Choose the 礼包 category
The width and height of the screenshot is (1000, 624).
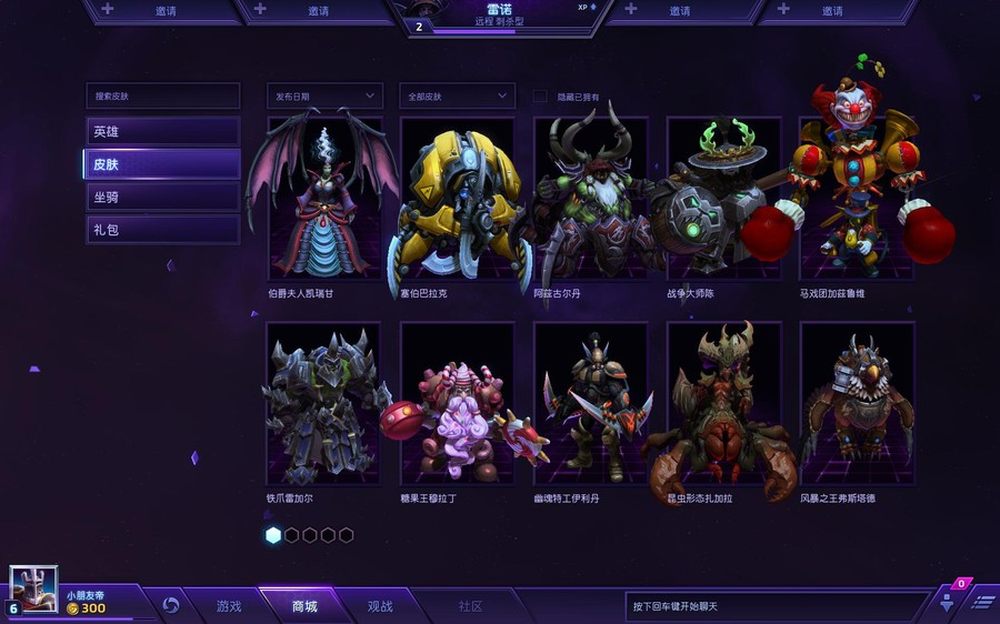click(162, 230)
